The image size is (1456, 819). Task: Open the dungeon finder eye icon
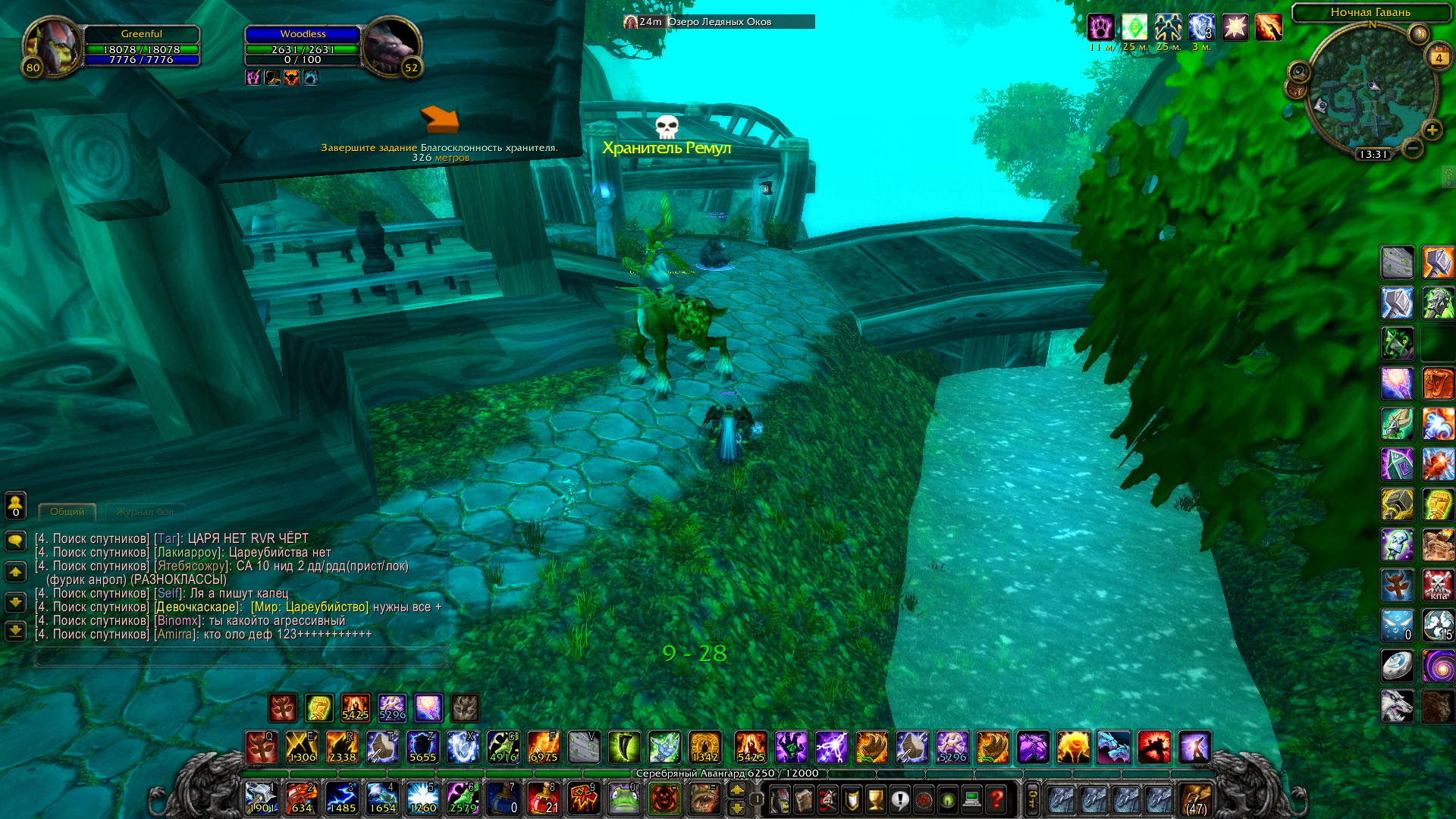click(946, 802)
